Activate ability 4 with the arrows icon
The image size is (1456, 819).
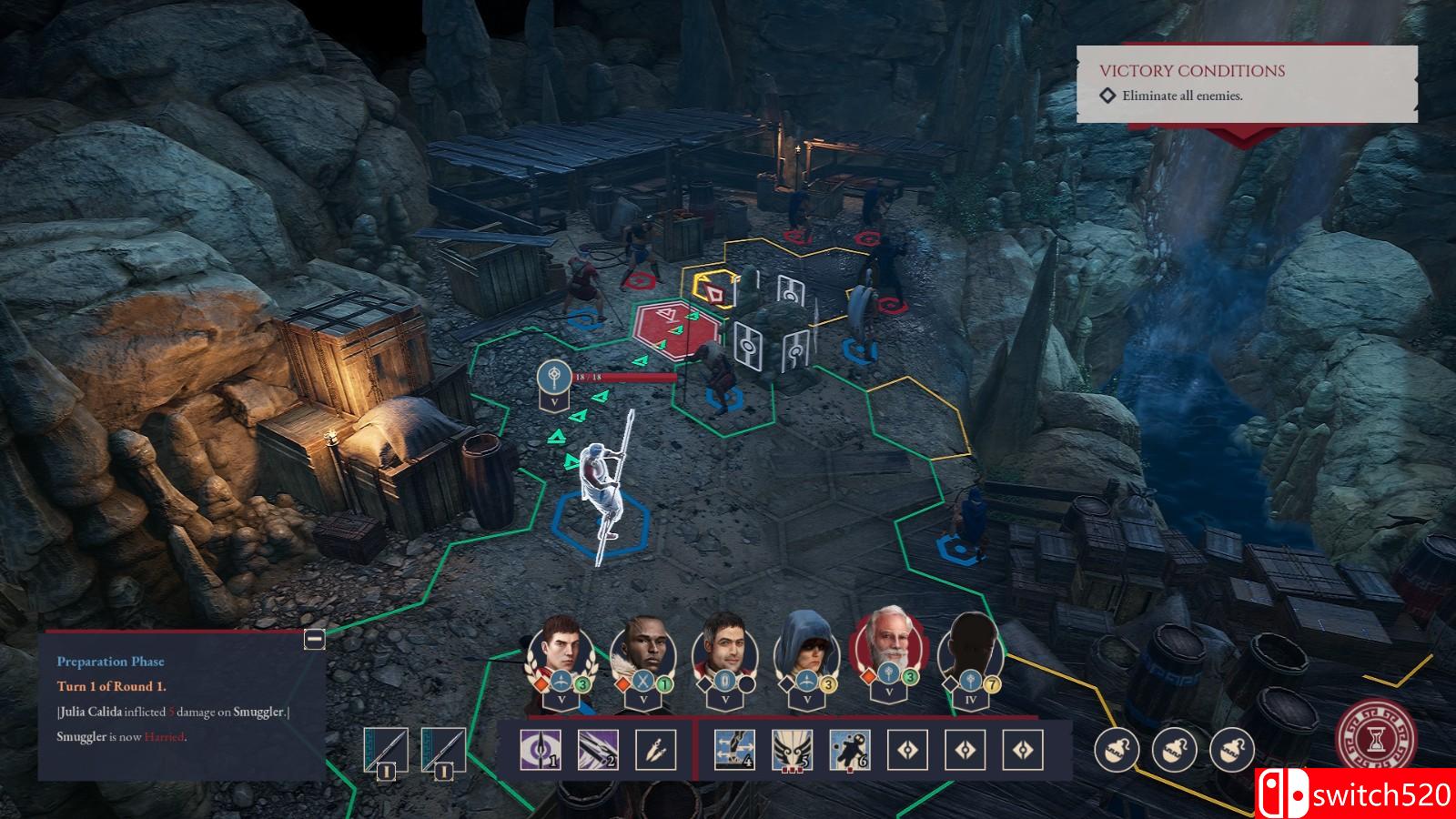click(x=734, y=750)
